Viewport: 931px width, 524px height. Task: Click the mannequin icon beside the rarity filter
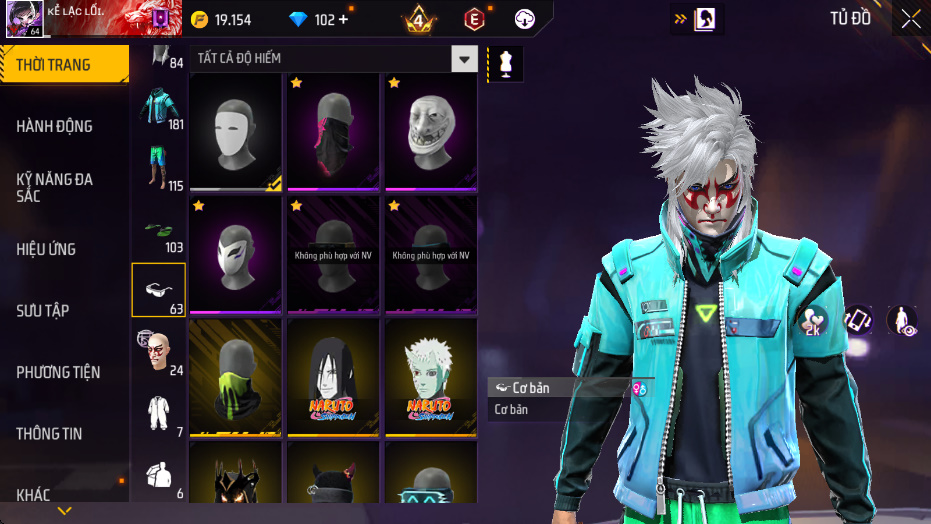tap(505, 63)
